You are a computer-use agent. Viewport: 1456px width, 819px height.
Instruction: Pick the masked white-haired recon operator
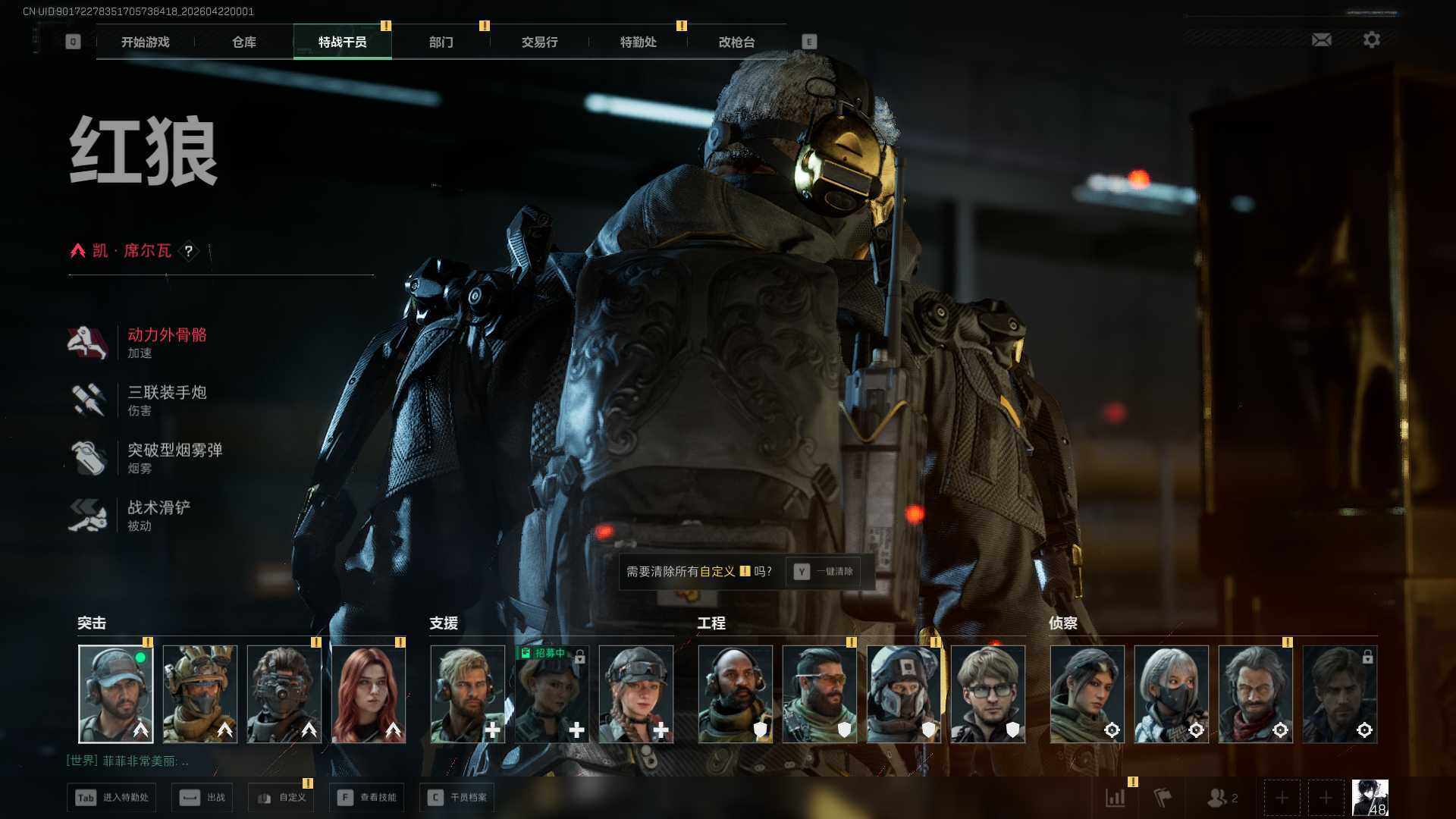[1172, 693]
